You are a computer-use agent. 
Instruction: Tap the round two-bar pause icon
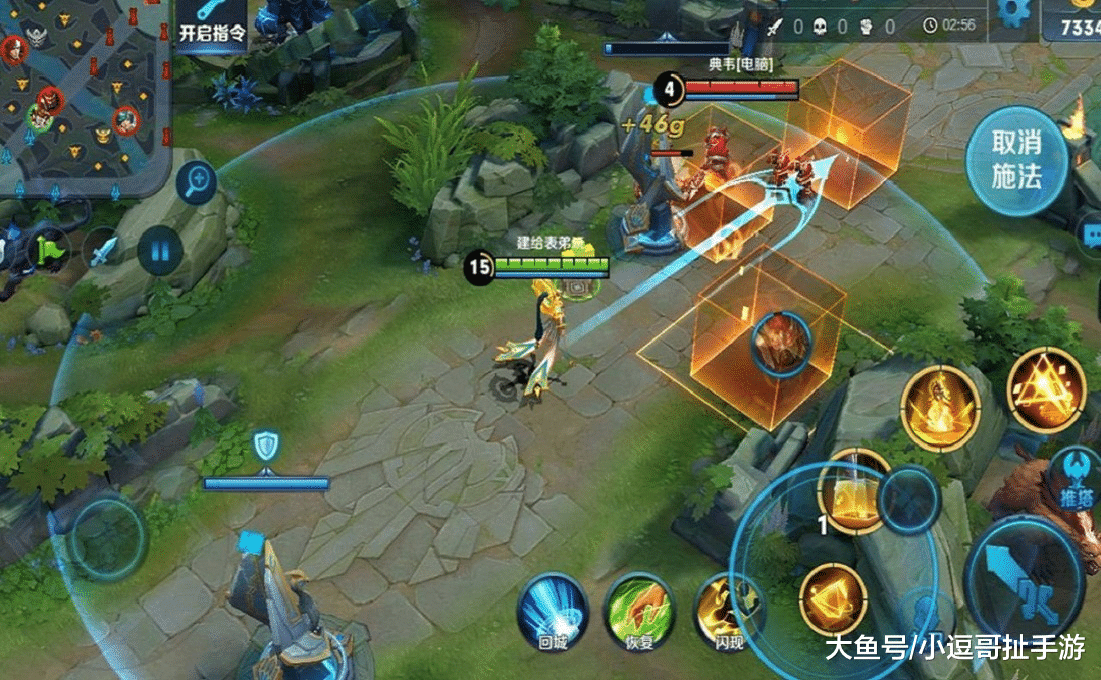click(x=159, y=248)
